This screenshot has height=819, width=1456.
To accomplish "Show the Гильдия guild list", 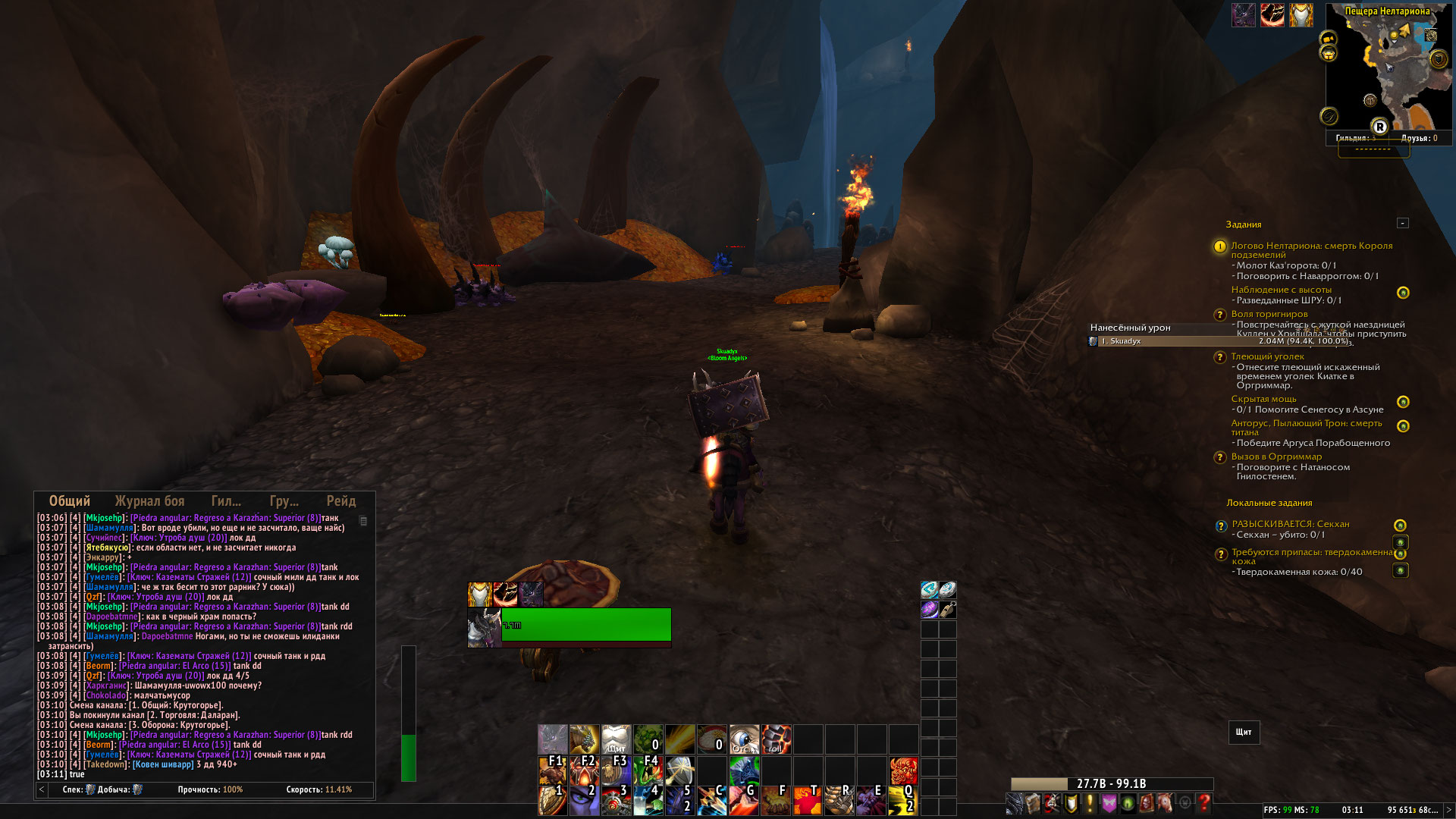I will pyautogui.click(x=1354, y=138).
